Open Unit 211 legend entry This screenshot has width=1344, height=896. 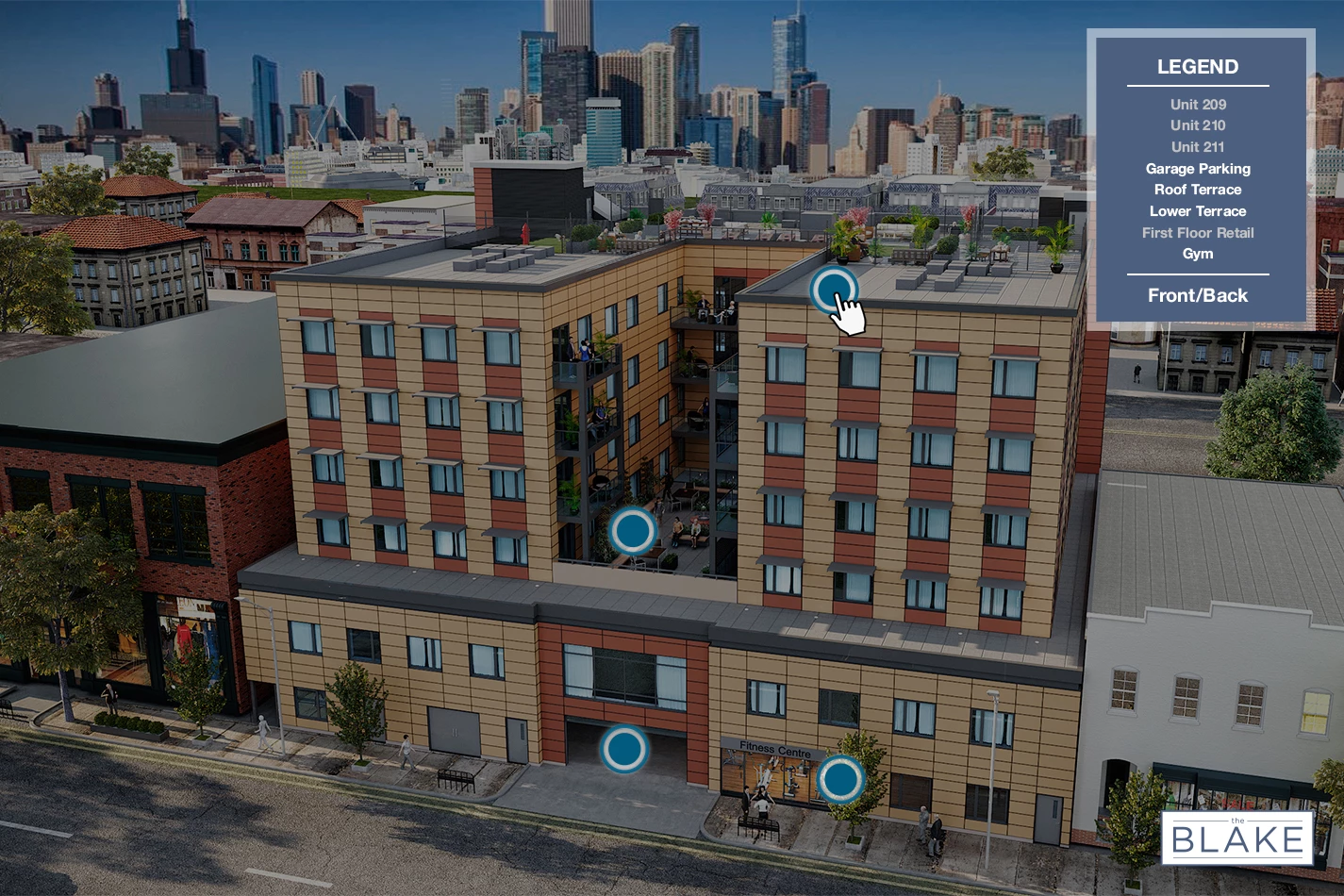click(1198, 147)
